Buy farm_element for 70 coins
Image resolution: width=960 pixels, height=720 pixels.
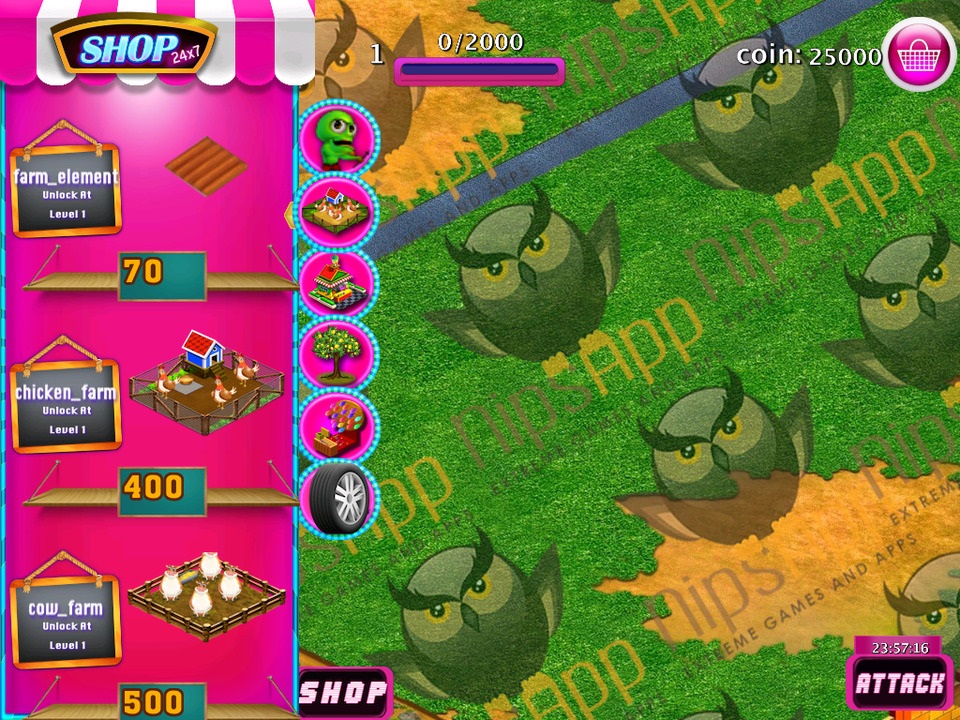click(161, 272)
